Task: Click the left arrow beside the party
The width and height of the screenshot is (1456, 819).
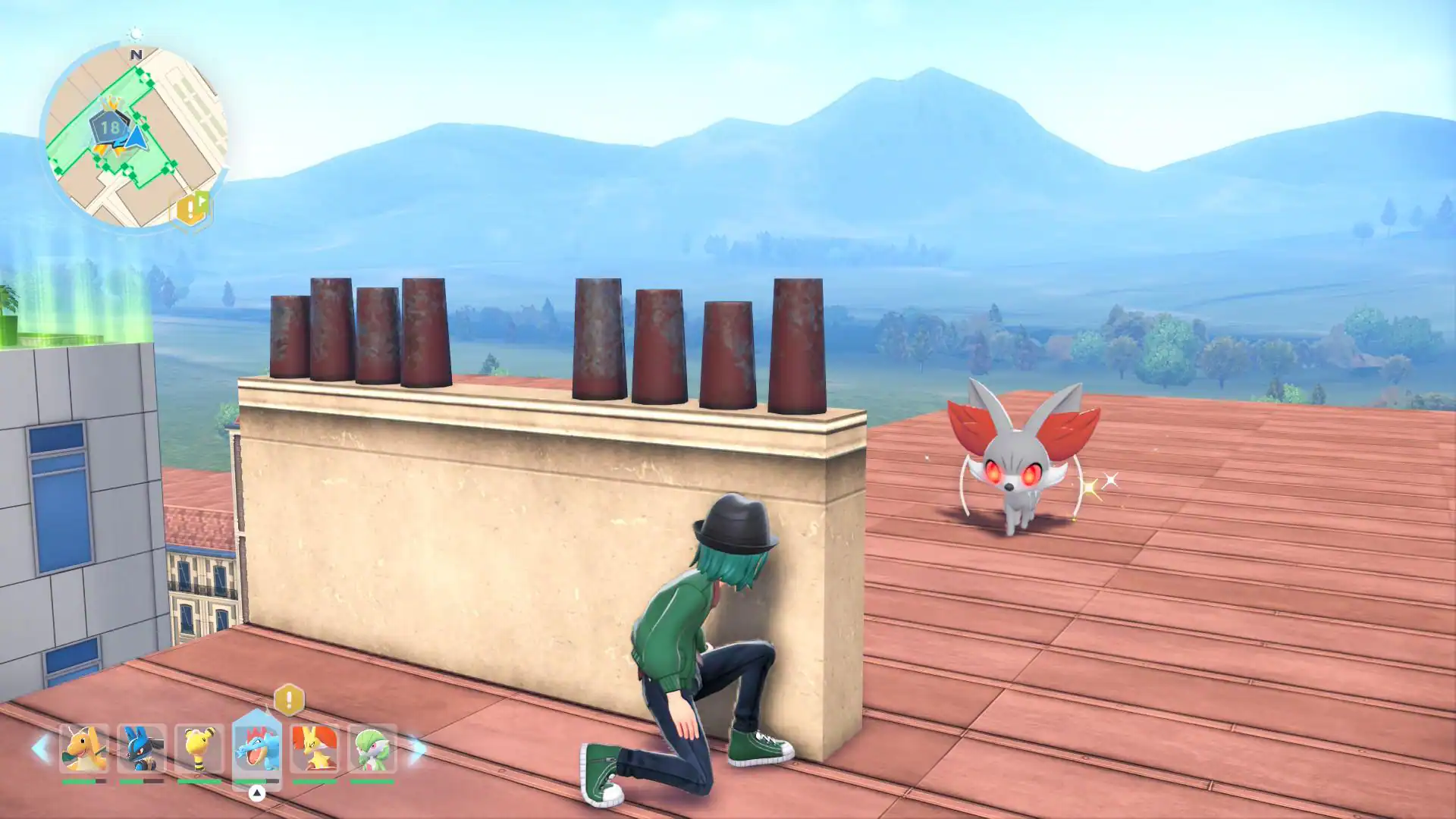Action: [41, 749]
